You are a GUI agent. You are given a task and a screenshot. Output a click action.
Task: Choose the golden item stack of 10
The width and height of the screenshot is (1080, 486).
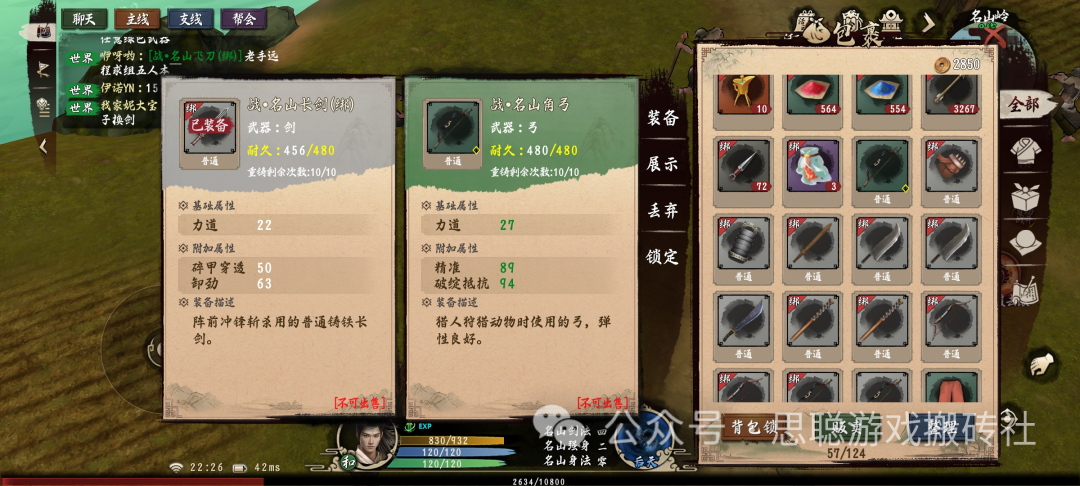(743, 94)
